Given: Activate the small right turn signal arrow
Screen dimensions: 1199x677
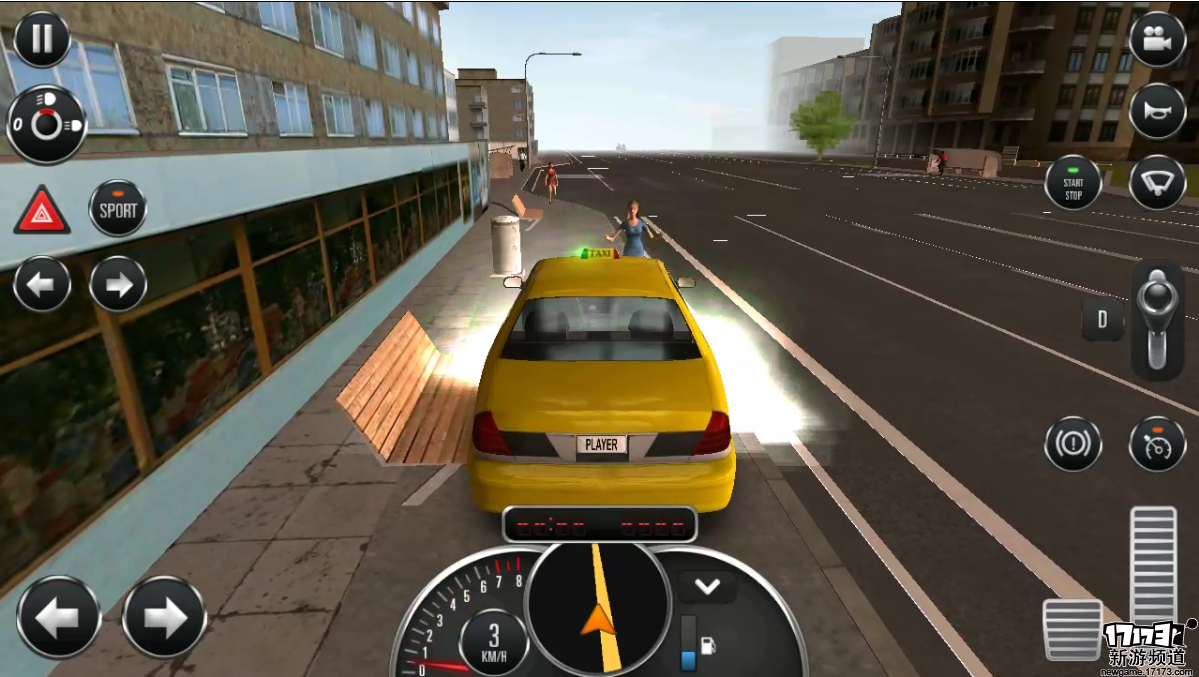Looking at the screenshot, I should point(118,285).
